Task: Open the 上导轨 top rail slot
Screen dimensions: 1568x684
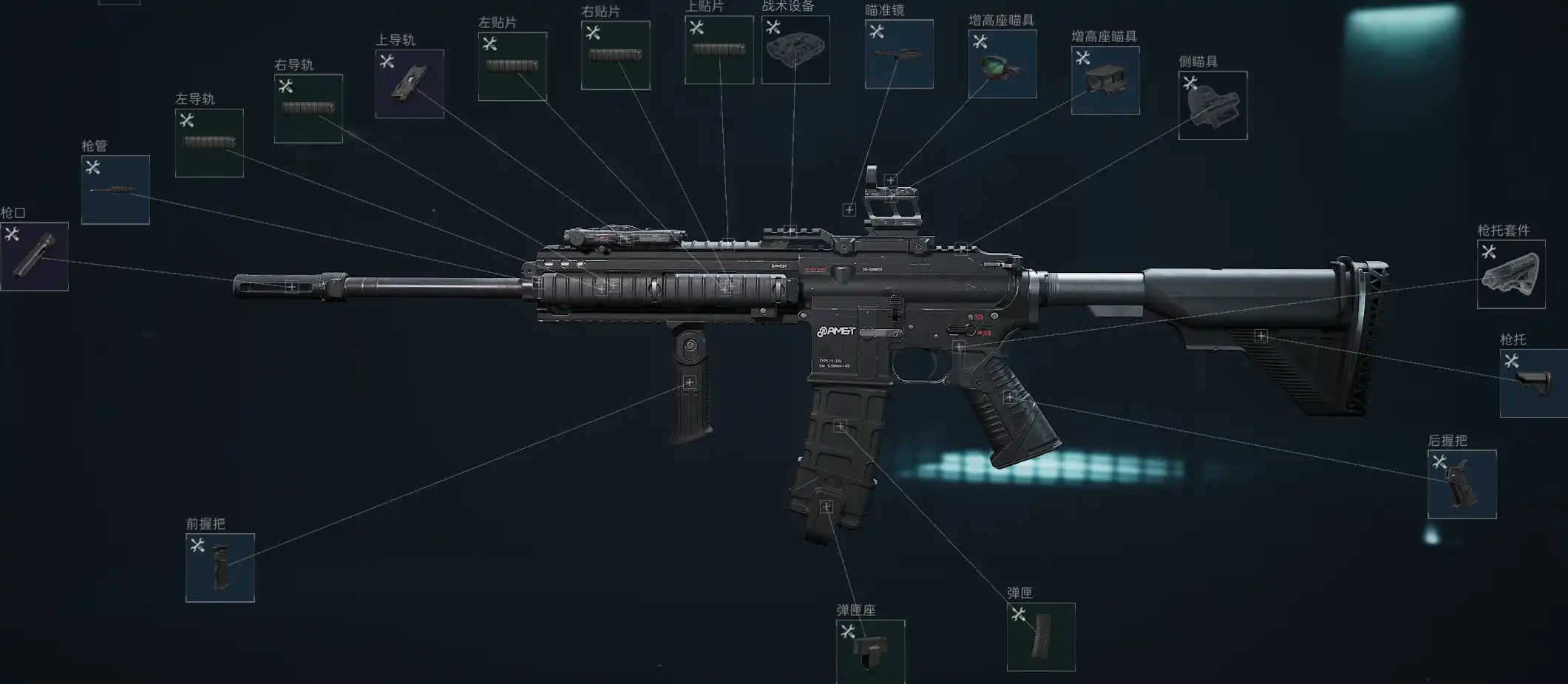Action: [x=410, y=84]
